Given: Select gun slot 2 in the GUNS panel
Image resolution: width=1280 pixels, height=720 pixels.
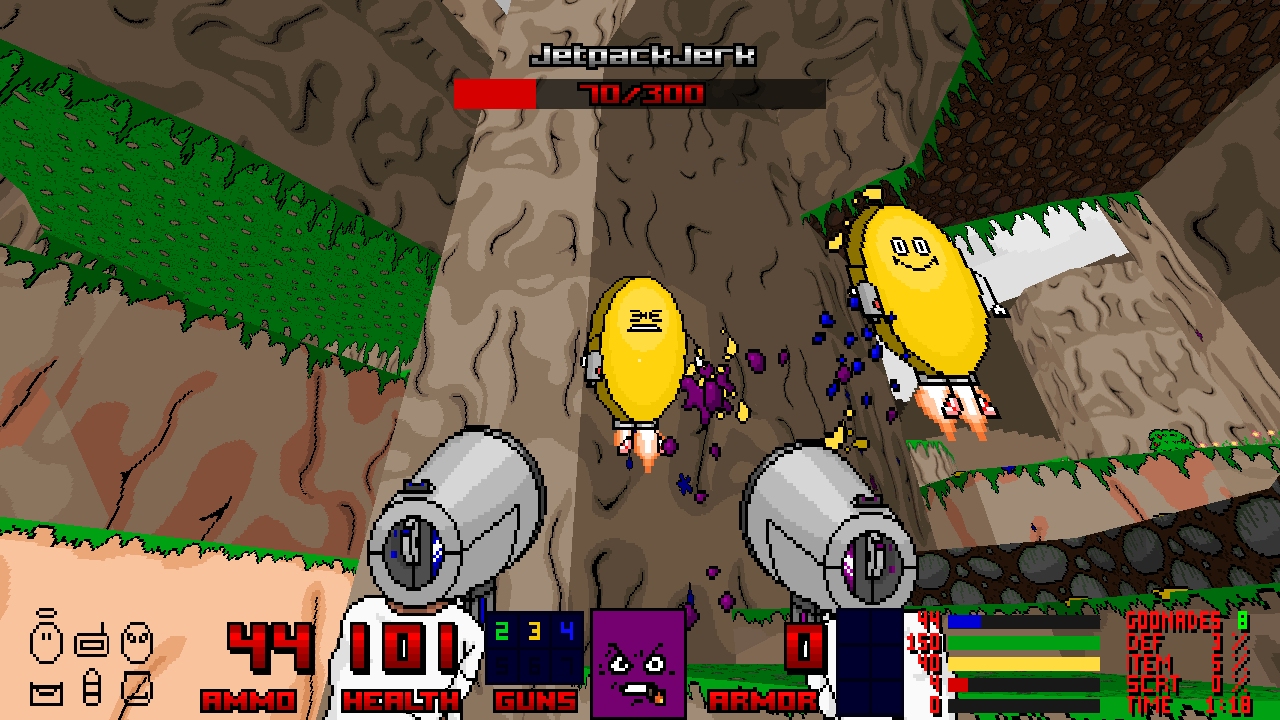Looking at the screenshot, I should coord(502,631).
